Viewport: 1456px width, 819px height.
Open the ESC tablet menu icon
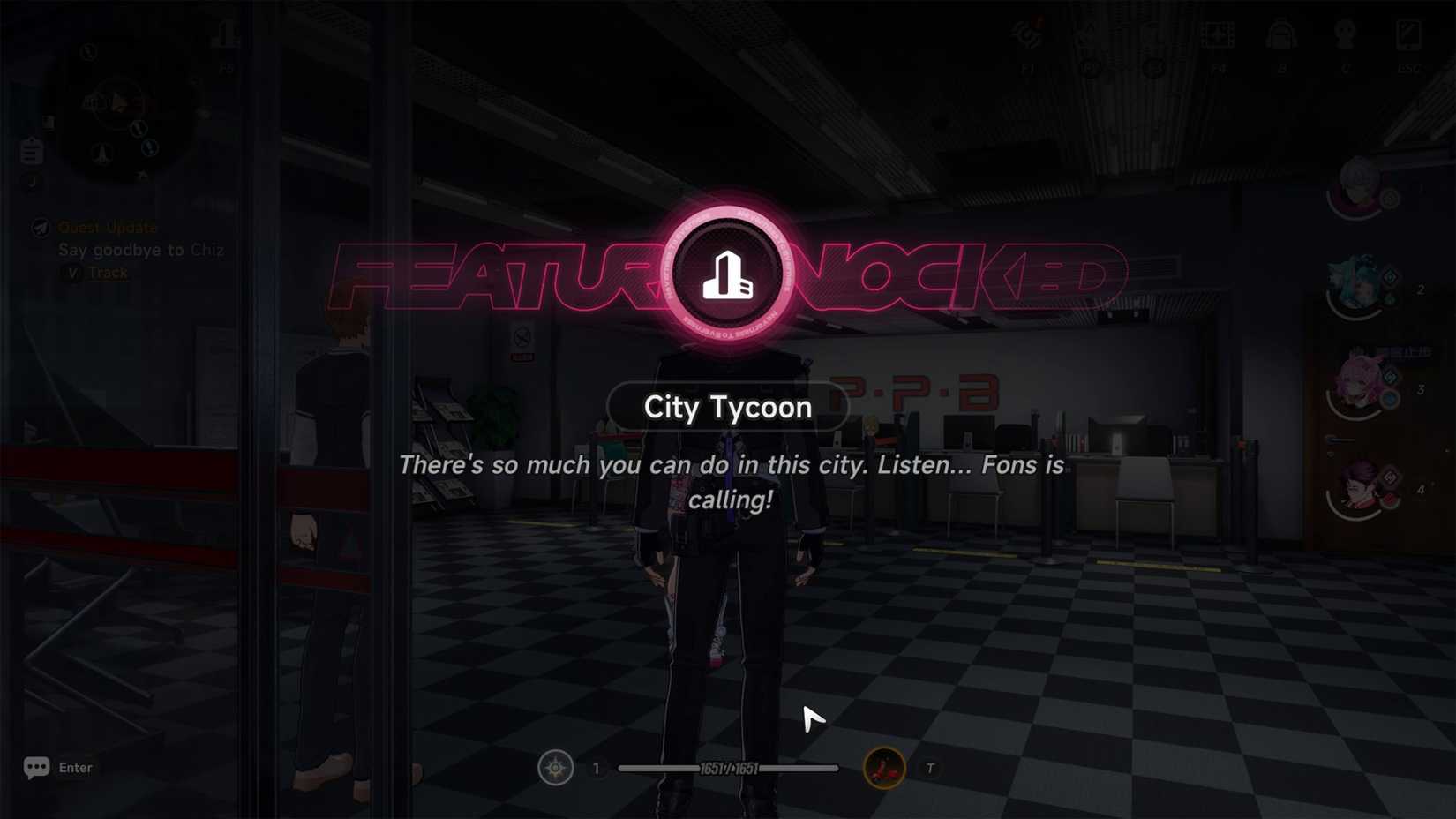click(x=1407, y=35)
